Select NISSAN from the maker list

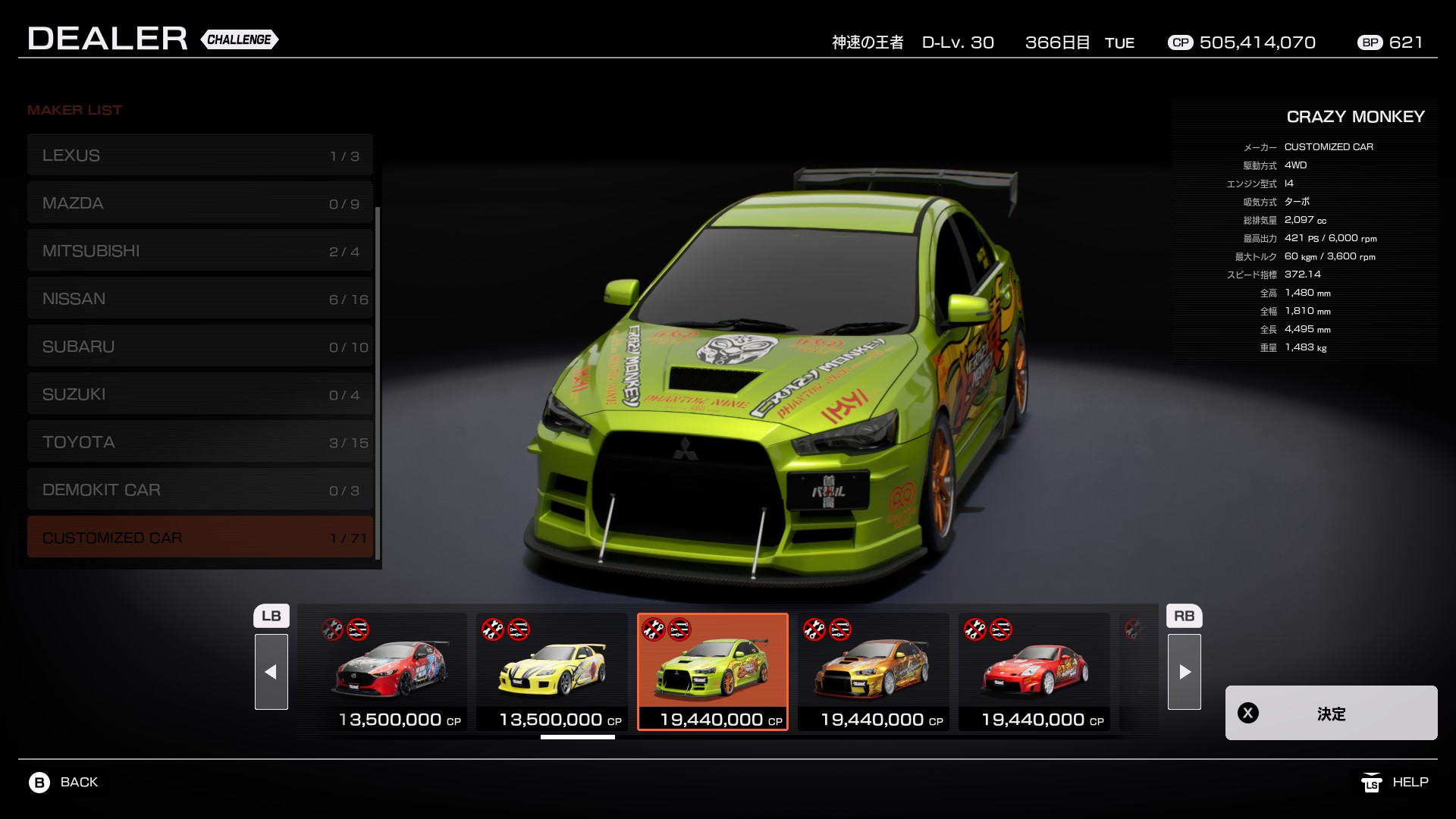199,299
